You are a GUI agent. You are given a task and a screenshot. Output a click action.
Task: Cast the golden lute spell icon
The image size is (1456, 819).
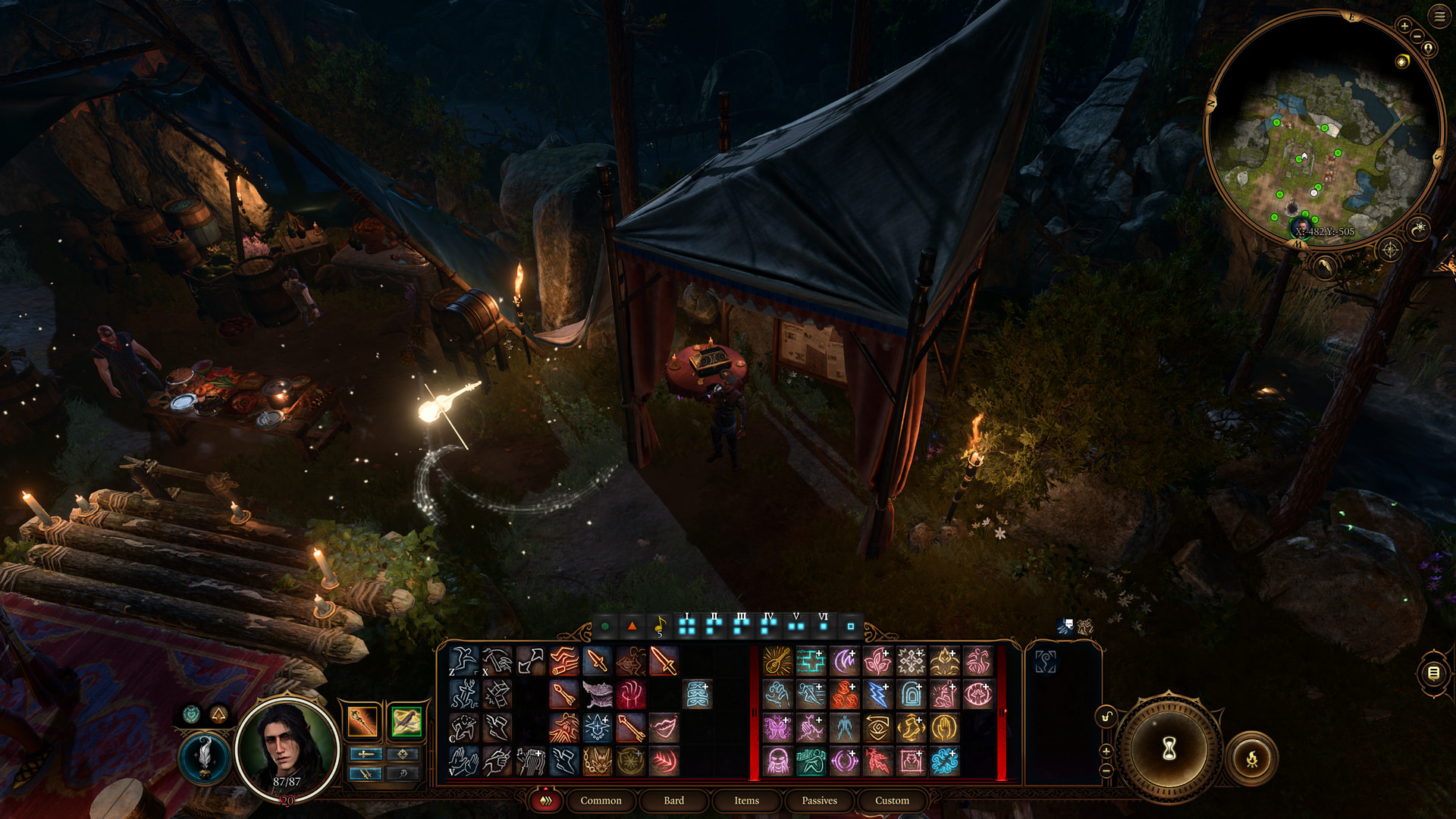(x=777, y=661)
